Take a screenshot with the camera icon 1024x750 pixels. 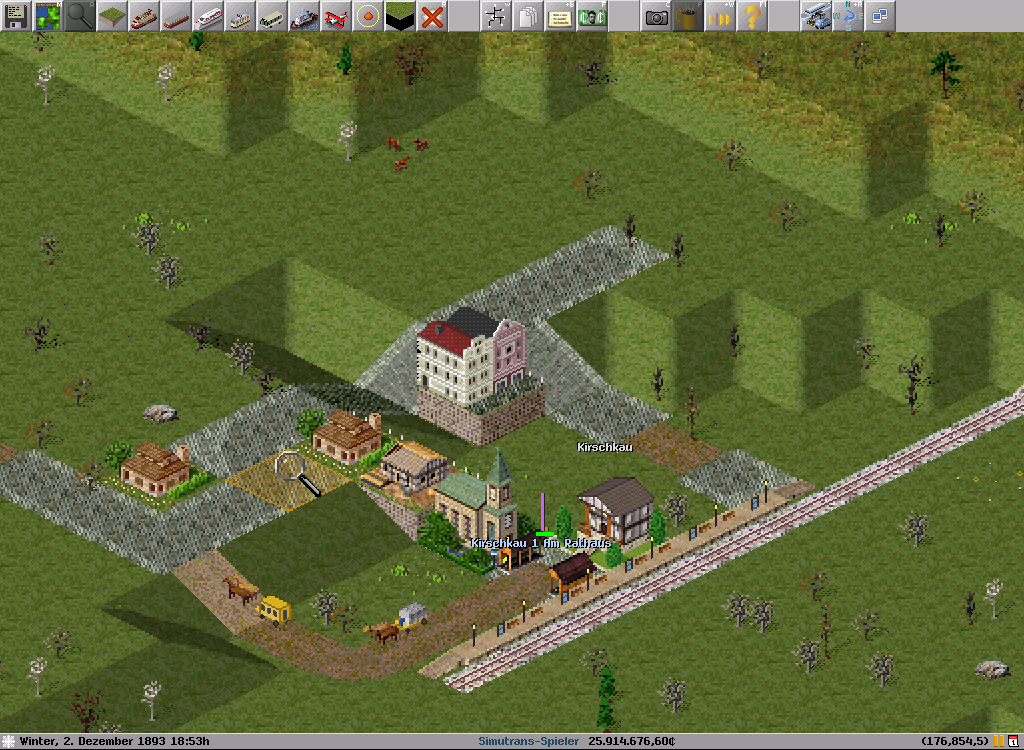pos(656,16)
